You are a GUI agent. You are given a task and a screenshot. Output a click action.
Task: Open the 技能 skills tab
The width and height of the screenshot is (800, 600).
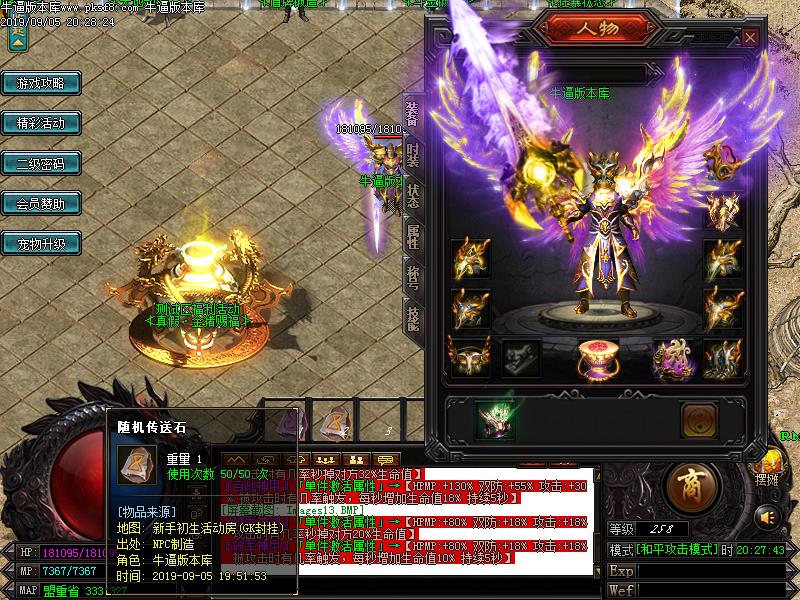[x=412, y=317]
